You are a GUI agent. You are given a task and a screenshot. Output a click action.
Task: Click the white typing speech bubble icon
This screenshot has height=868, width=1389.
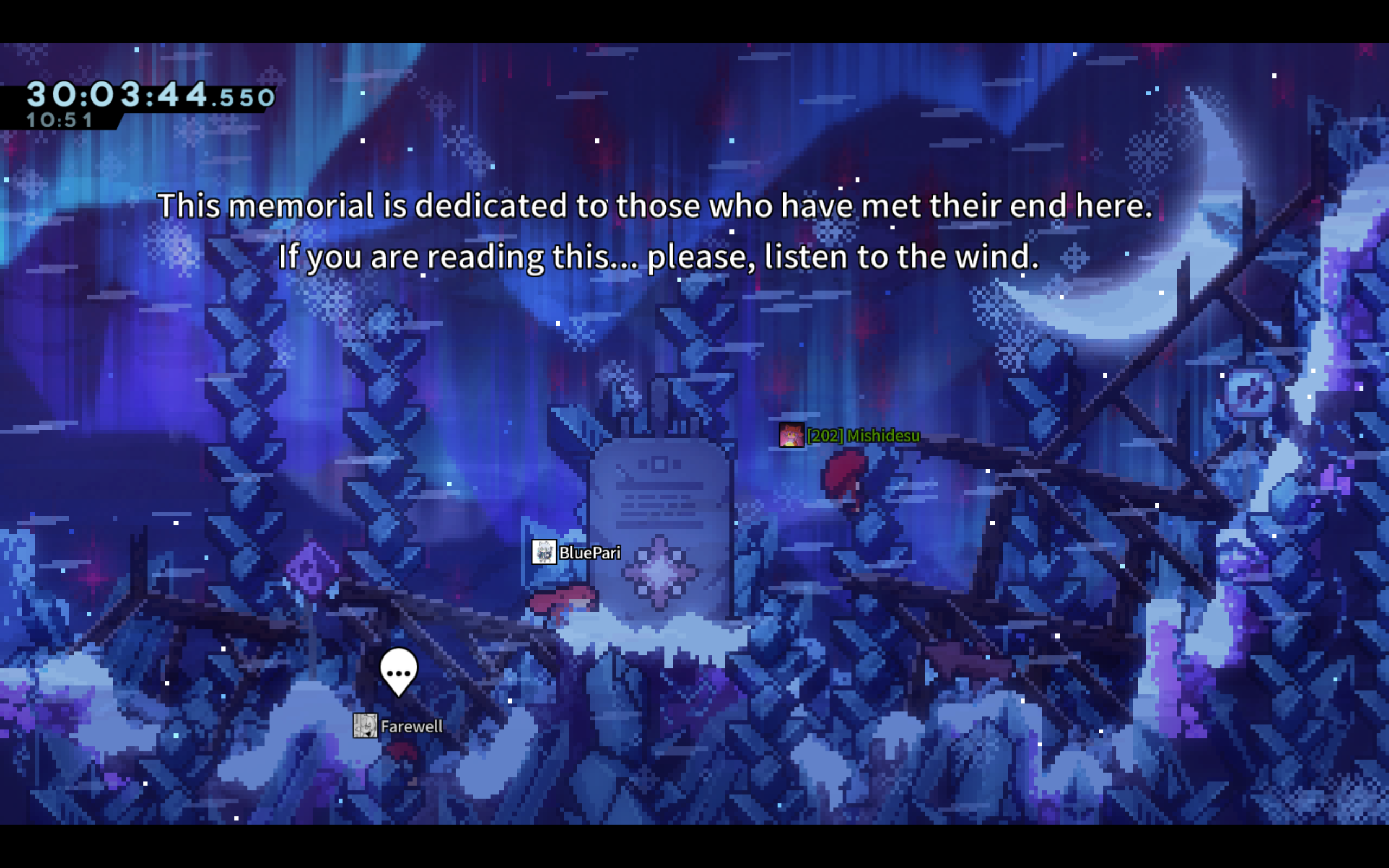(398, 671)
